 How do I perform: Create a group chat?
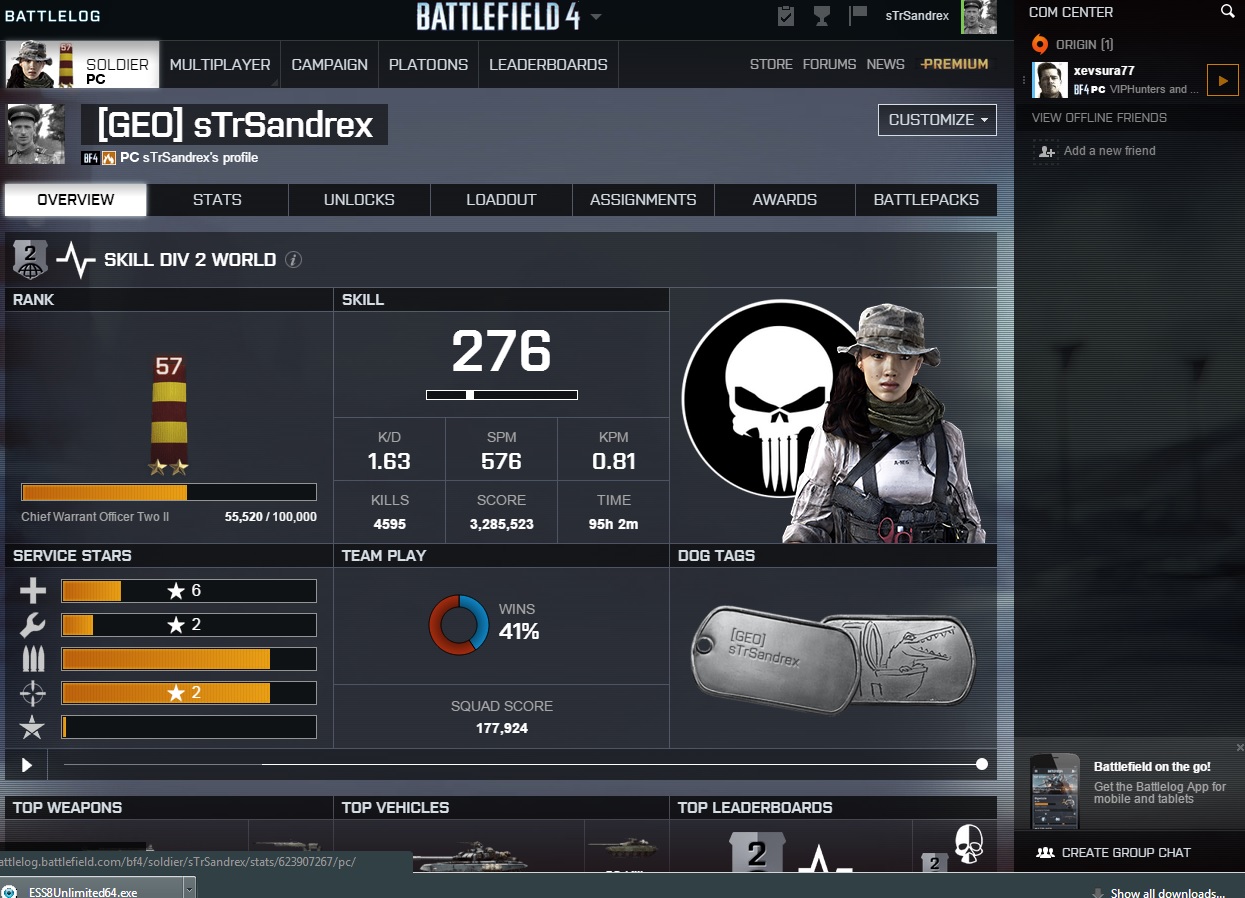click(1115, 853)
